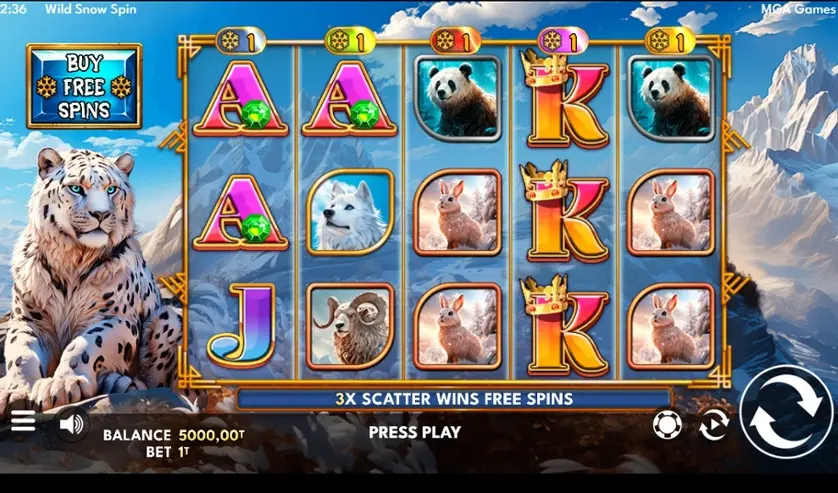This screenshot has width=838, height=493.
Task: Activate the autoplay icon
Action: coord(714,424)
